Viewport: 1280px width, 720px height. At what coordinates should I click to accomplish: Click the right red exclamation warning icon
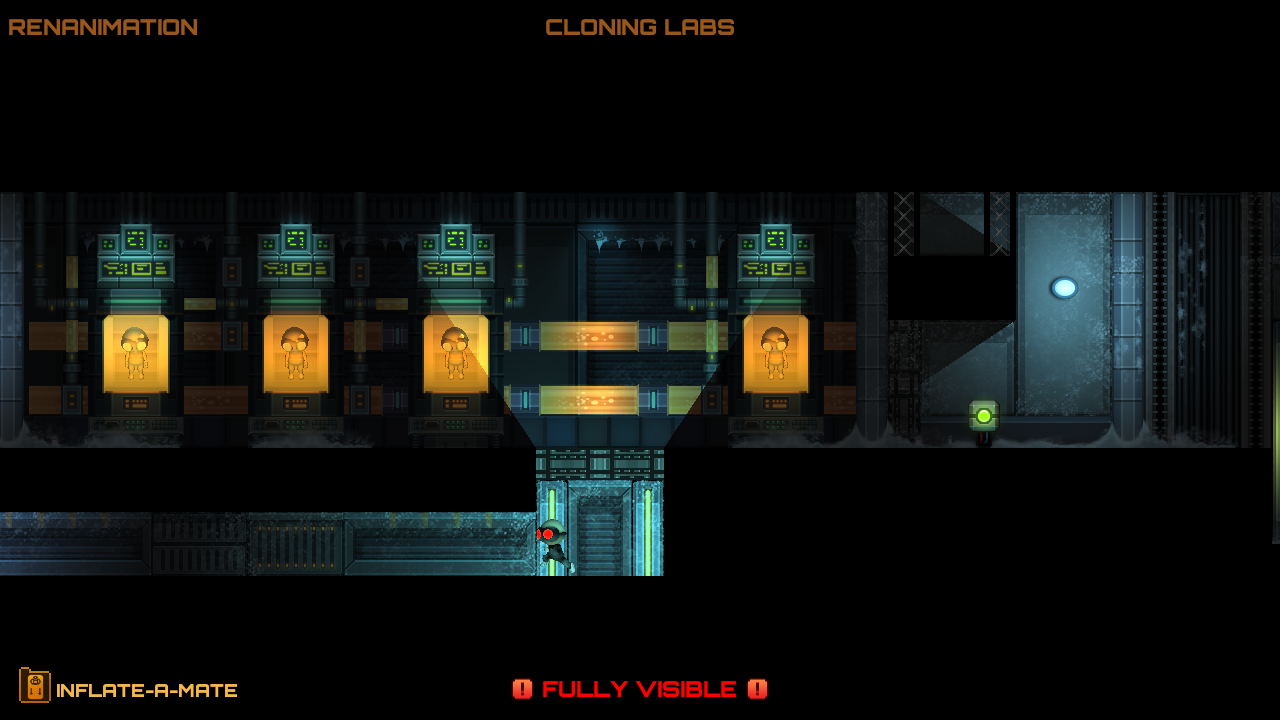[758, 689]
